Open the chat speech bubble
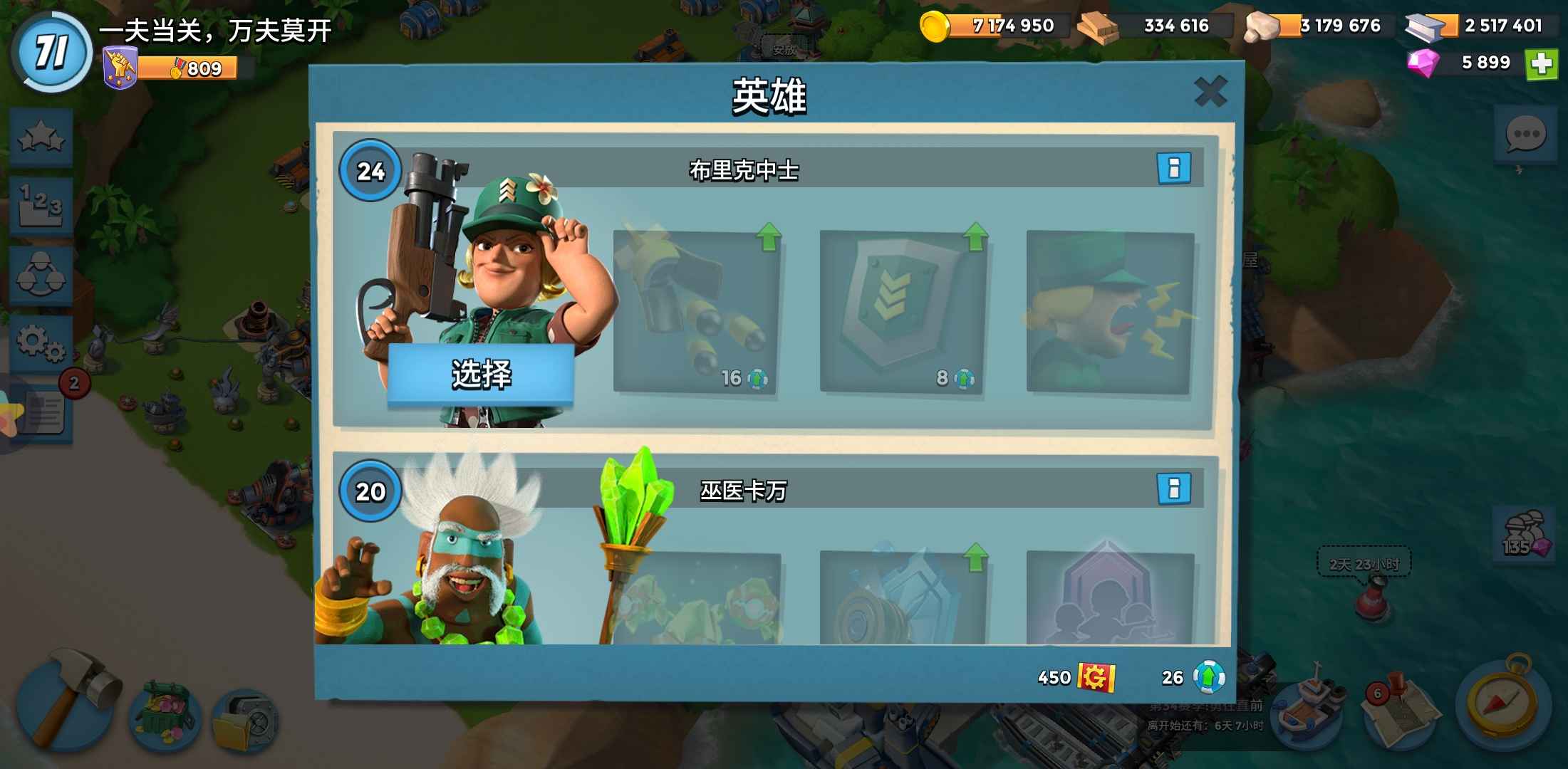 click(1525, 135)
